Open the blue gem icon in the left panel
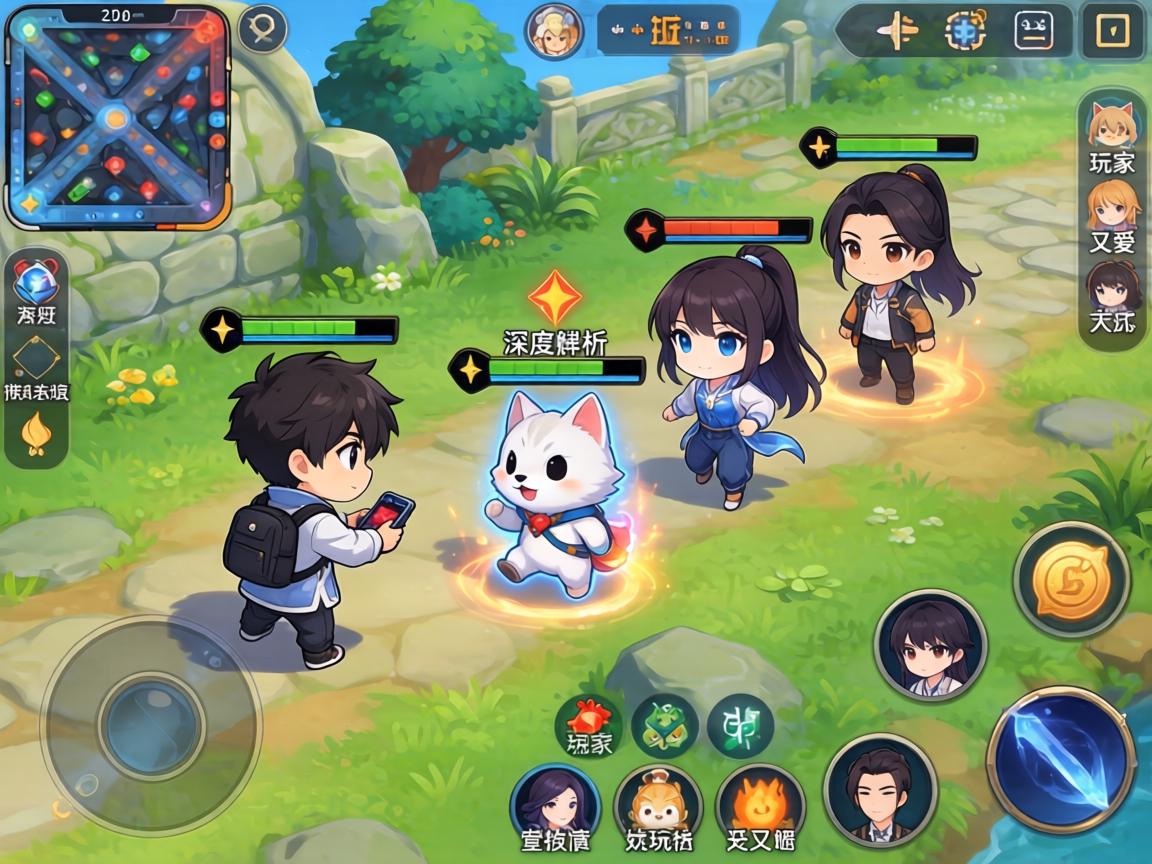The height and width of the screenshot is (864, 1152). pyautogui.click(x=36, y=282)
